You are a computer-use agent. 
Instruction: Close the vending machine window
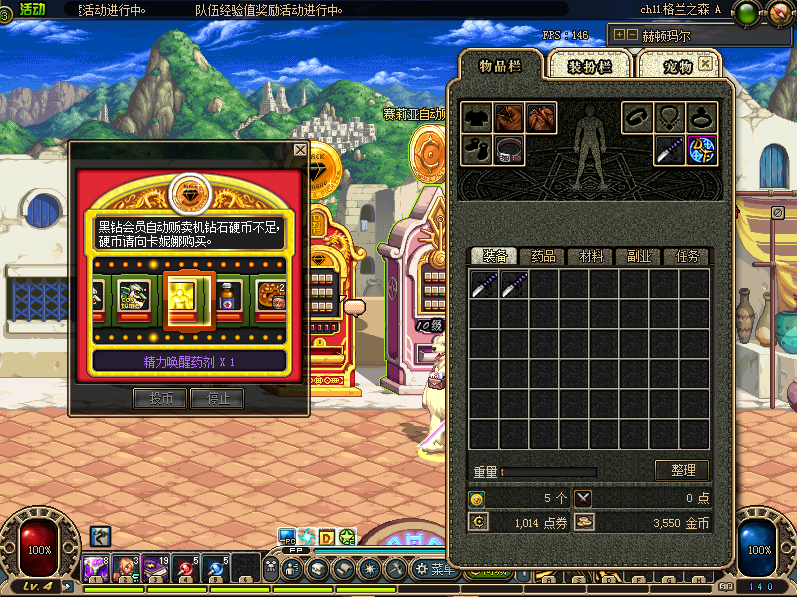(x=300, y=150)
